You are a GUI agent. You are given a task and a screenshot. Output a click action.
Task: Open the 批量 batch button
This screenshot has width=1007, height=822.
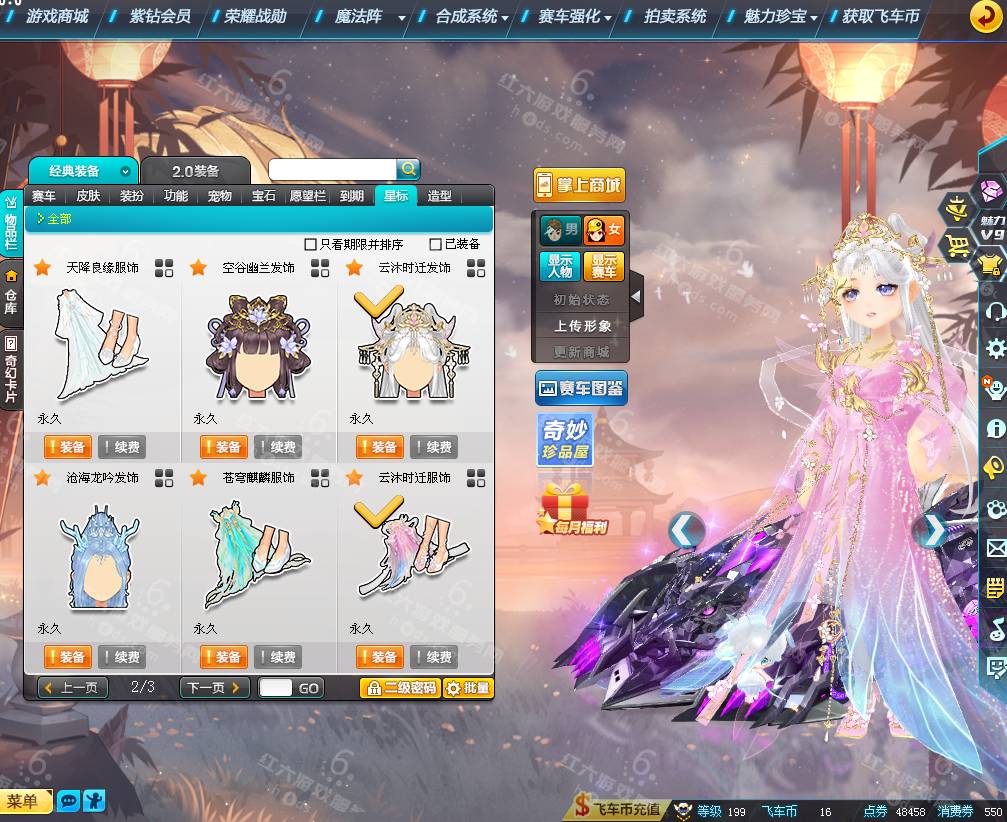pos(468,688)
